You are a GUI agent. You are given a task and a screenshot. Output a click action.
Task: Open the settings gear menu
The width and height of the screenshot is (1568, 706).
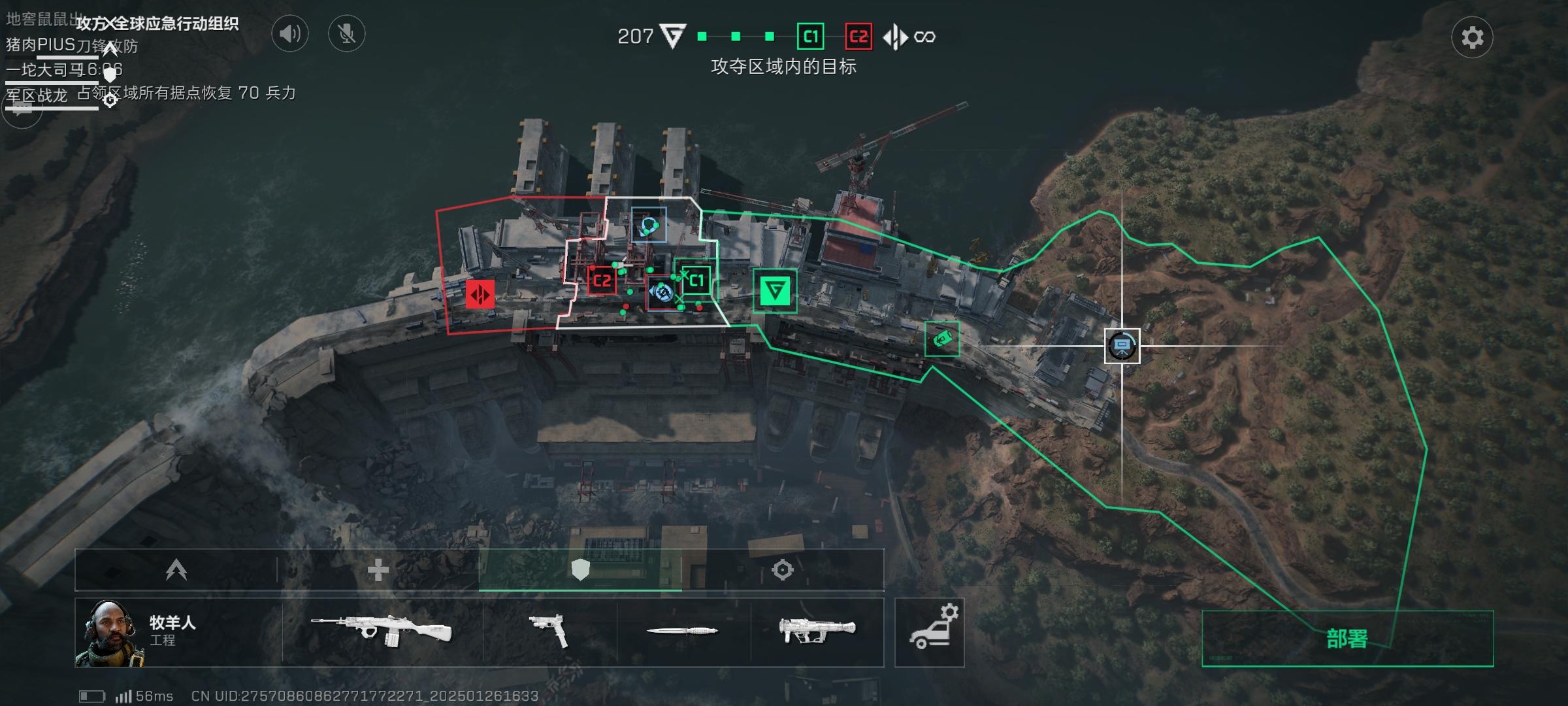1471,37
